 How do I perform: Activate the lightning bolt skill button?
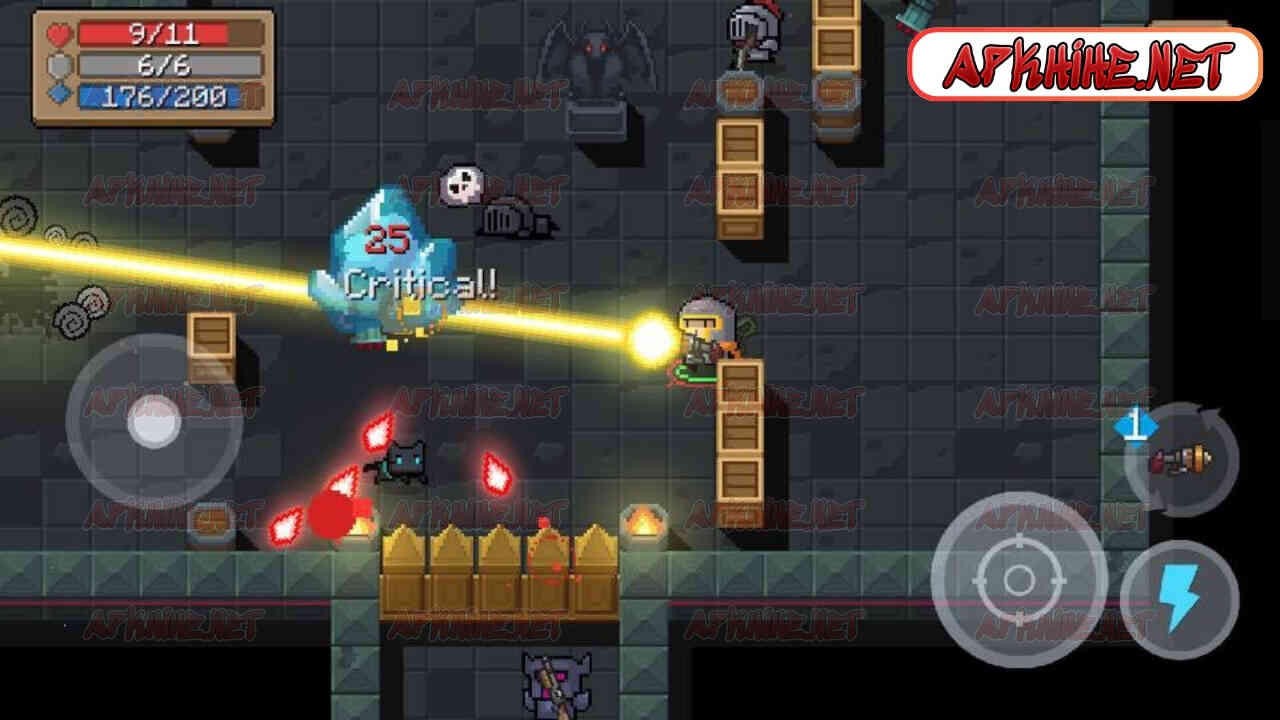[x=1180, y=599]
